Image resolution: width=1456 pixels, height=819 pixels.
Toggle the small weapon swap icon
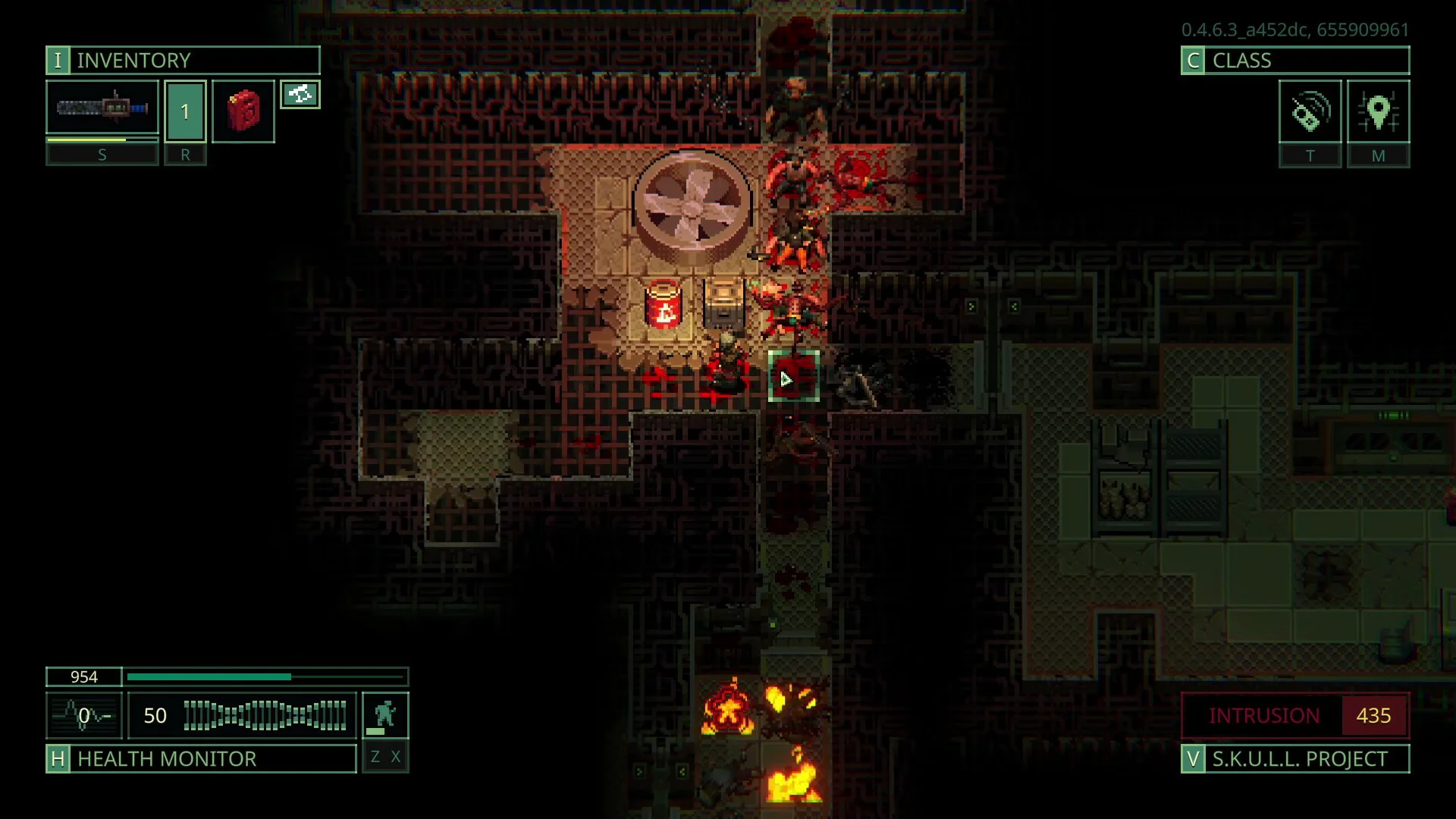[300, 95]
